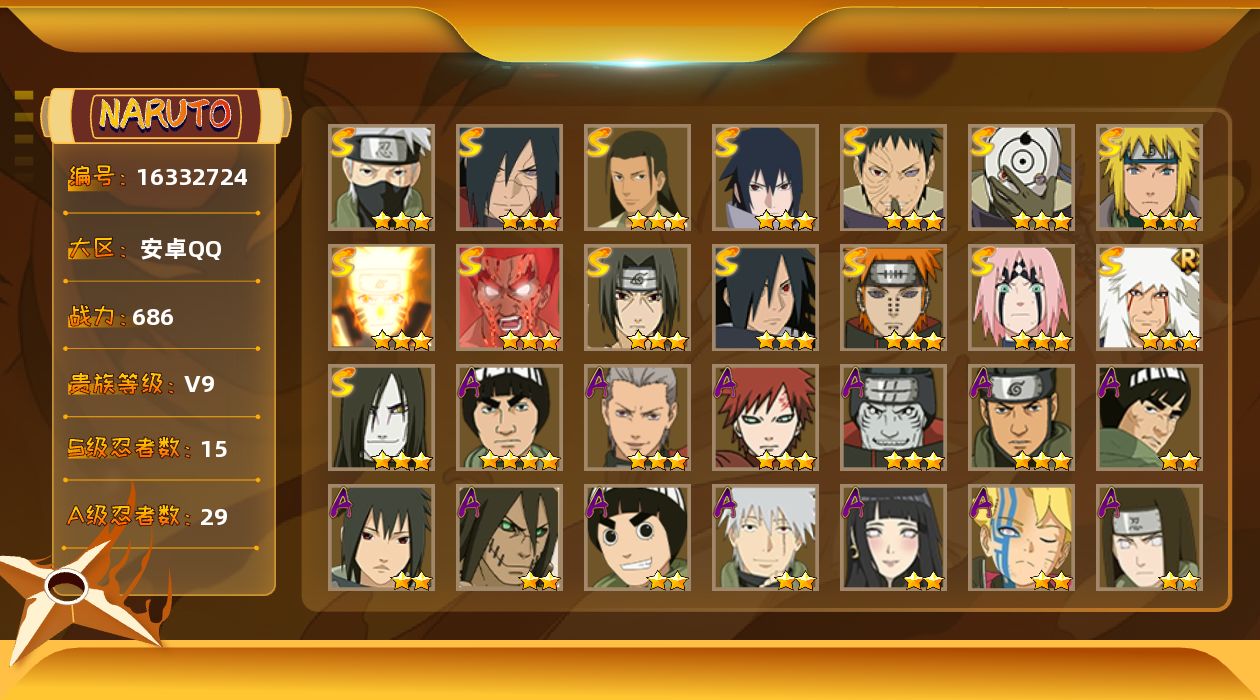The image size is (1260, 700).
Task: Choose the Neji portrait
Action: coord(1149,538)
